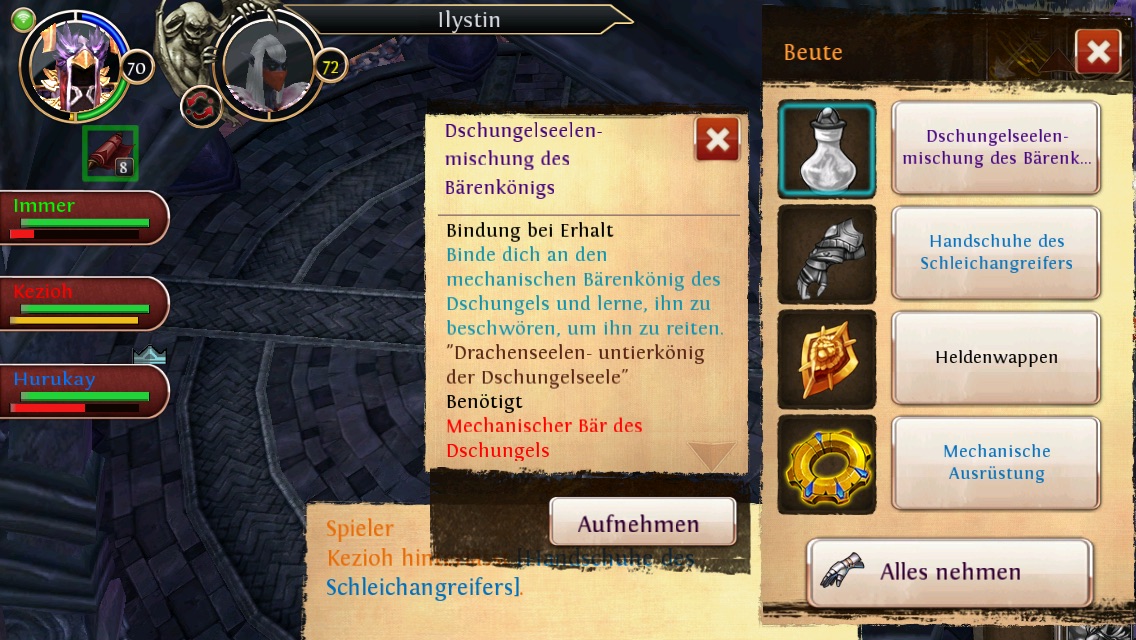Tap the red scroll buff icon
Screen dimensions: 1136x640
coord(109,153)
